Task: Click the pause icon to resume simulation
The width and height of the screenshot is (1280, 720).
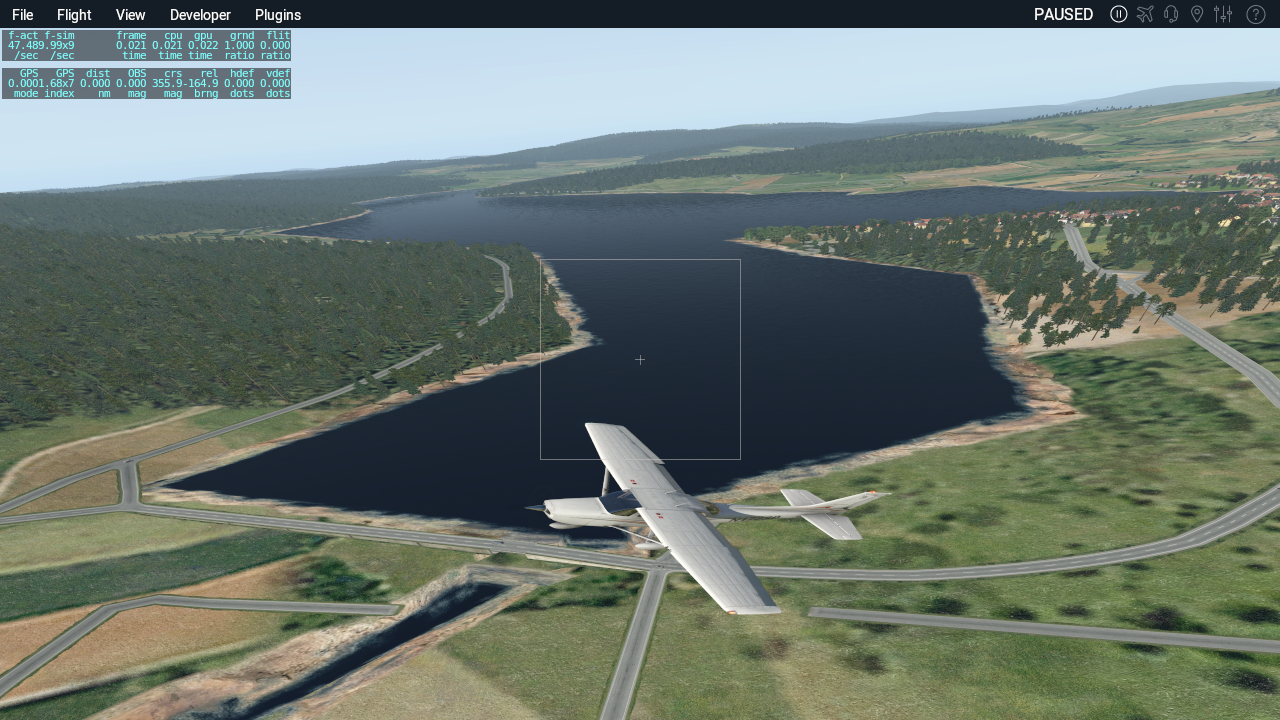Action: tap(1119, 14)
